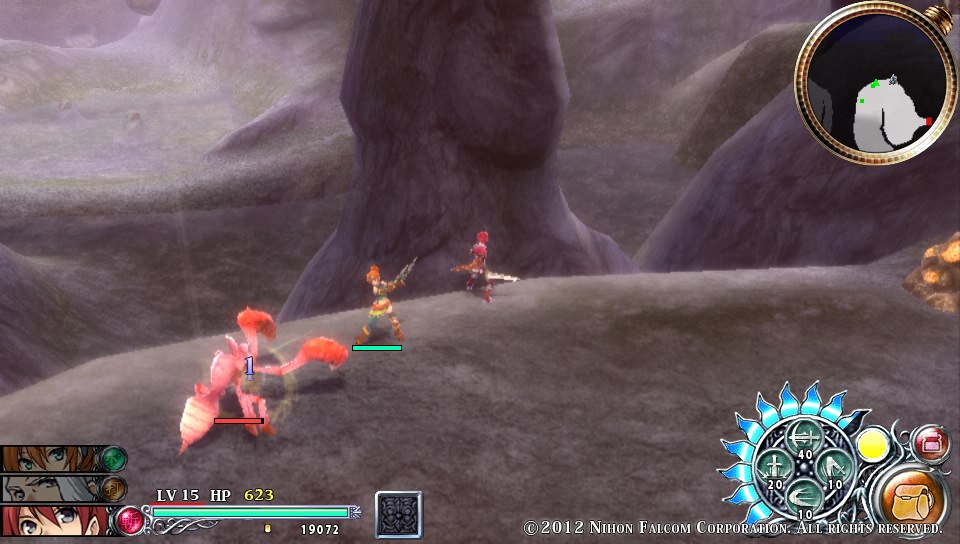Click the green attribute orb by top portrait
Viewport: 960px width, 544px height.
113,459
